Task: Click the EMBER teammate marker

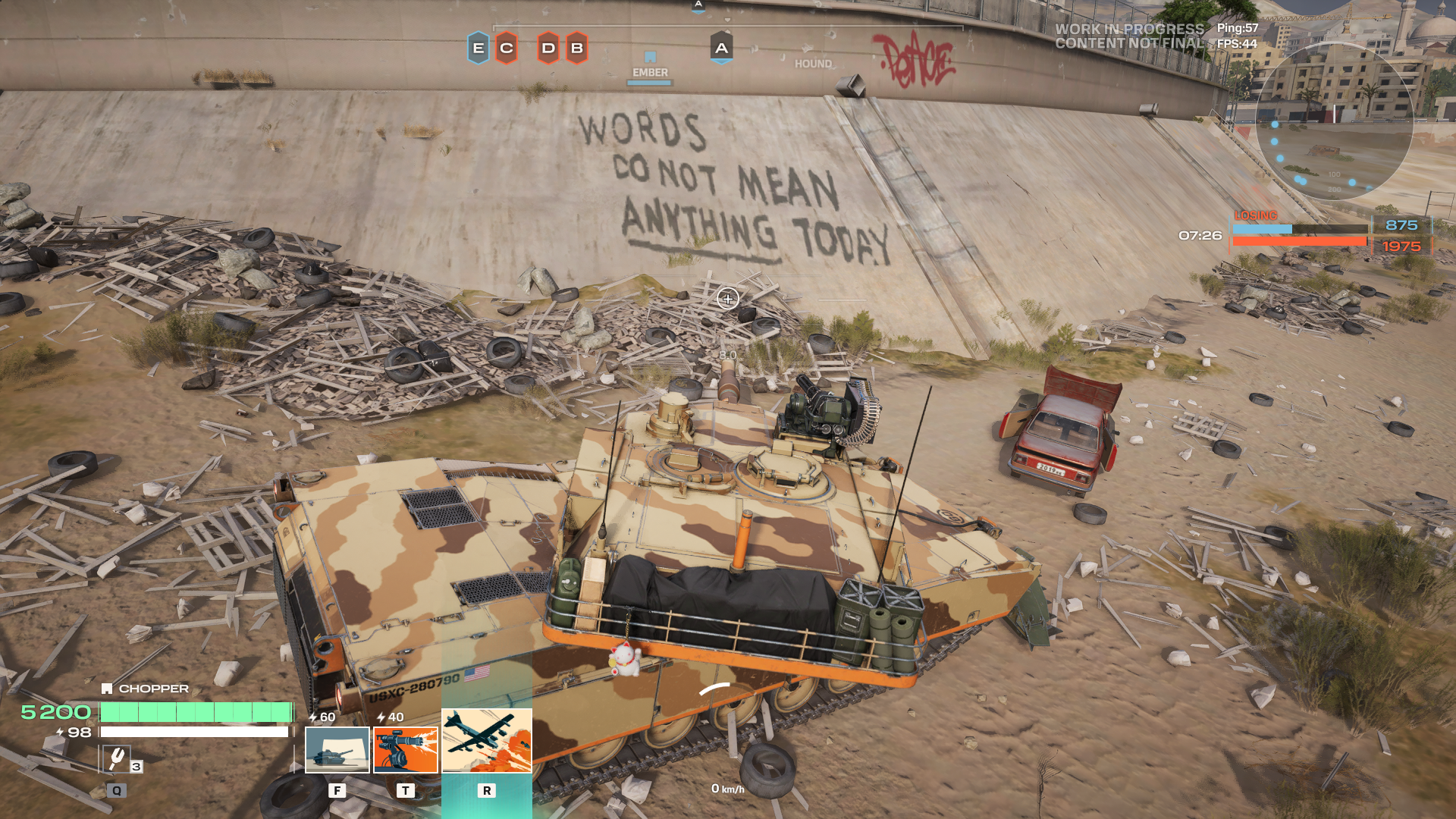Action: [650, 65]
